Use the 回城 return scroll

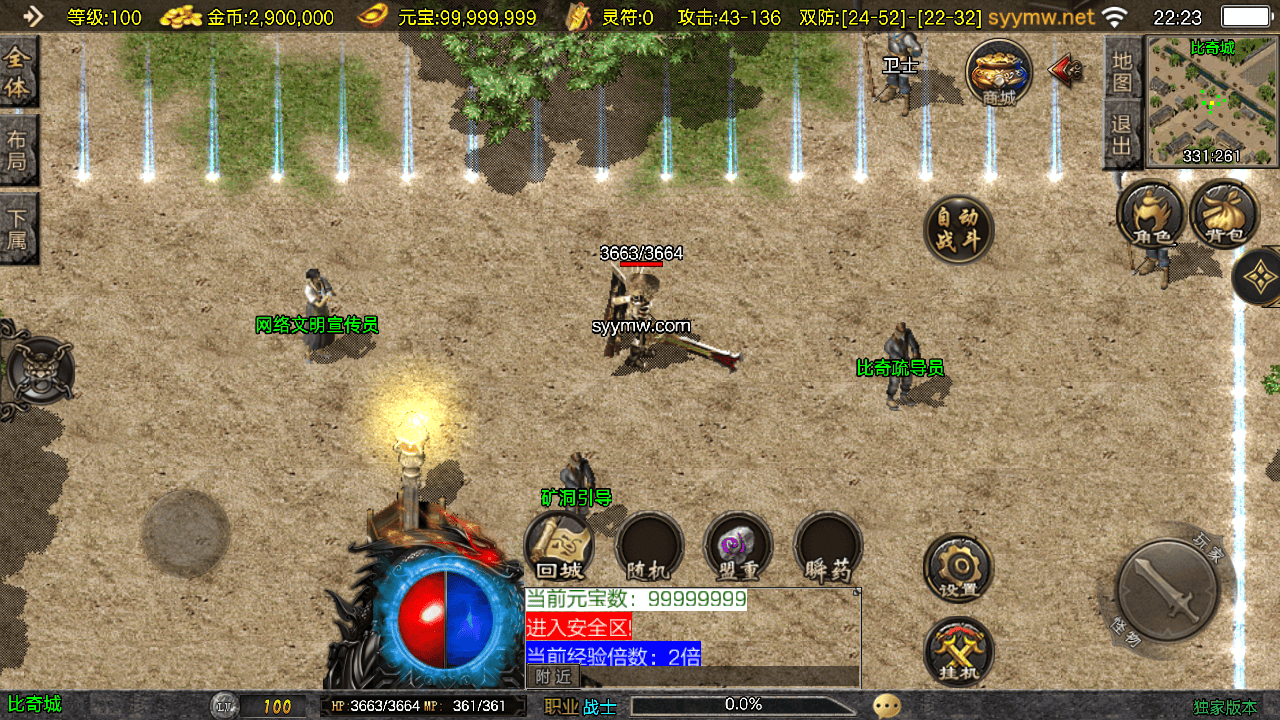[x=559, y=548]
